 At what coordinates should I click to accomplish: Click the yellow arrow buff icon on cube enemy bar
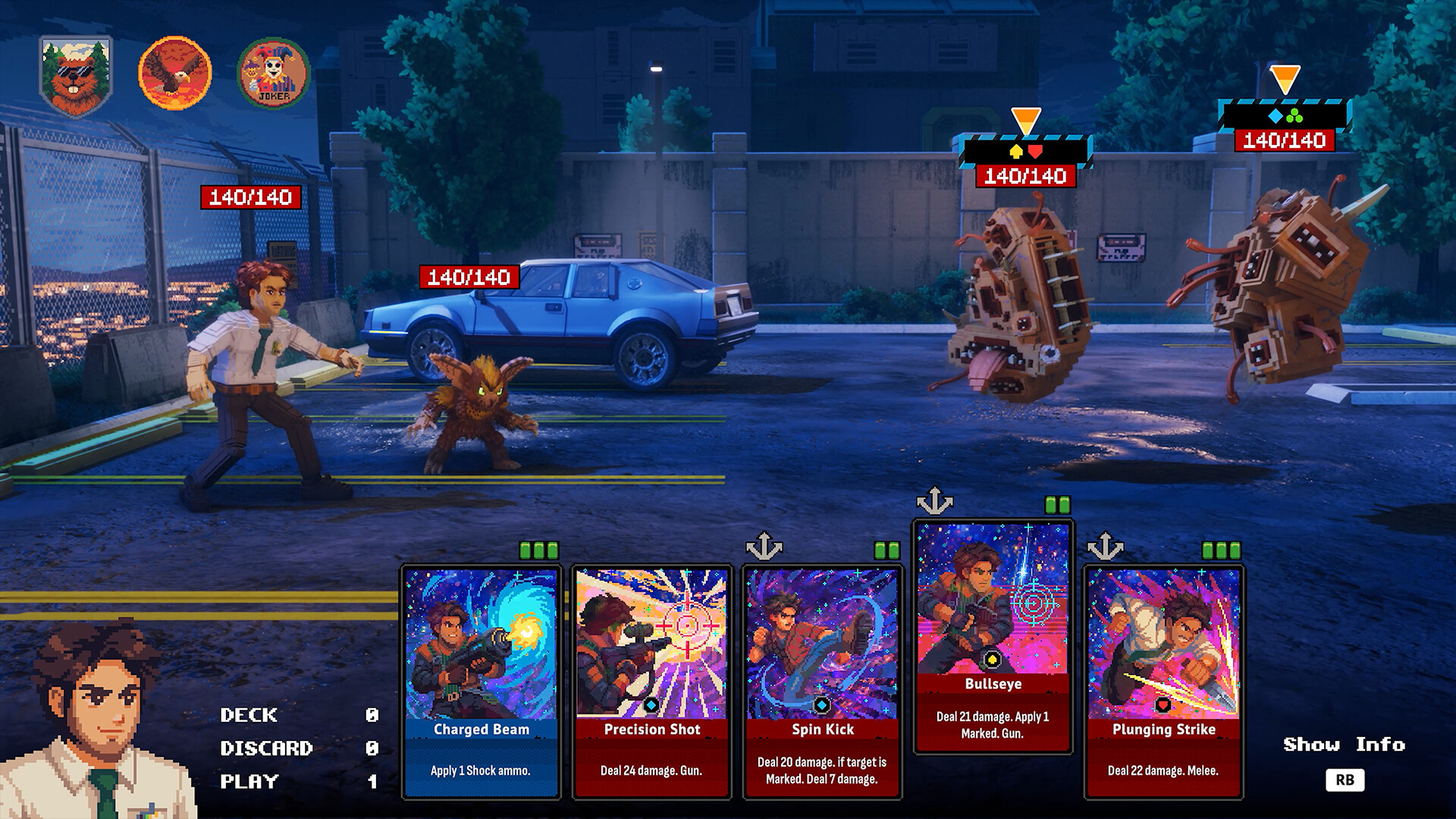coord(1016,150)
